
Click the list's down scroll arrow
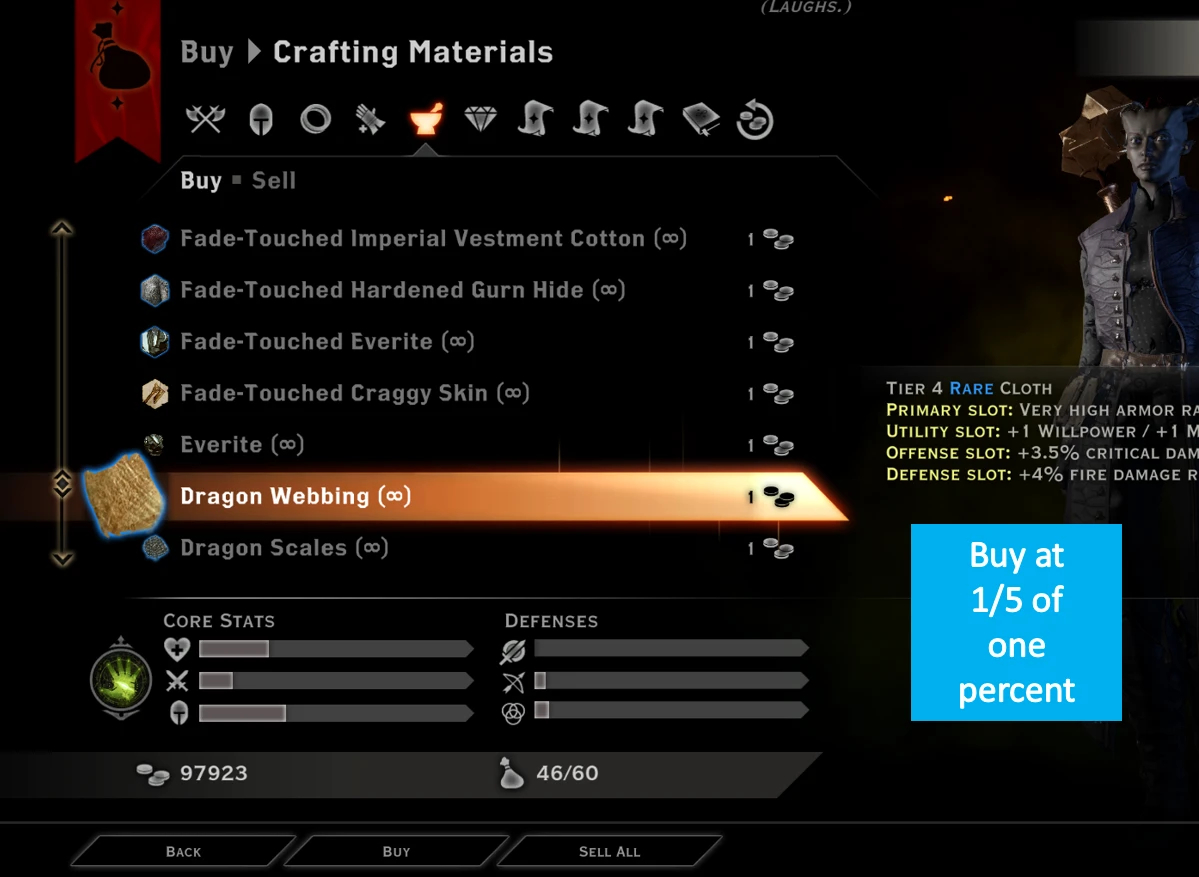(62, 559)
